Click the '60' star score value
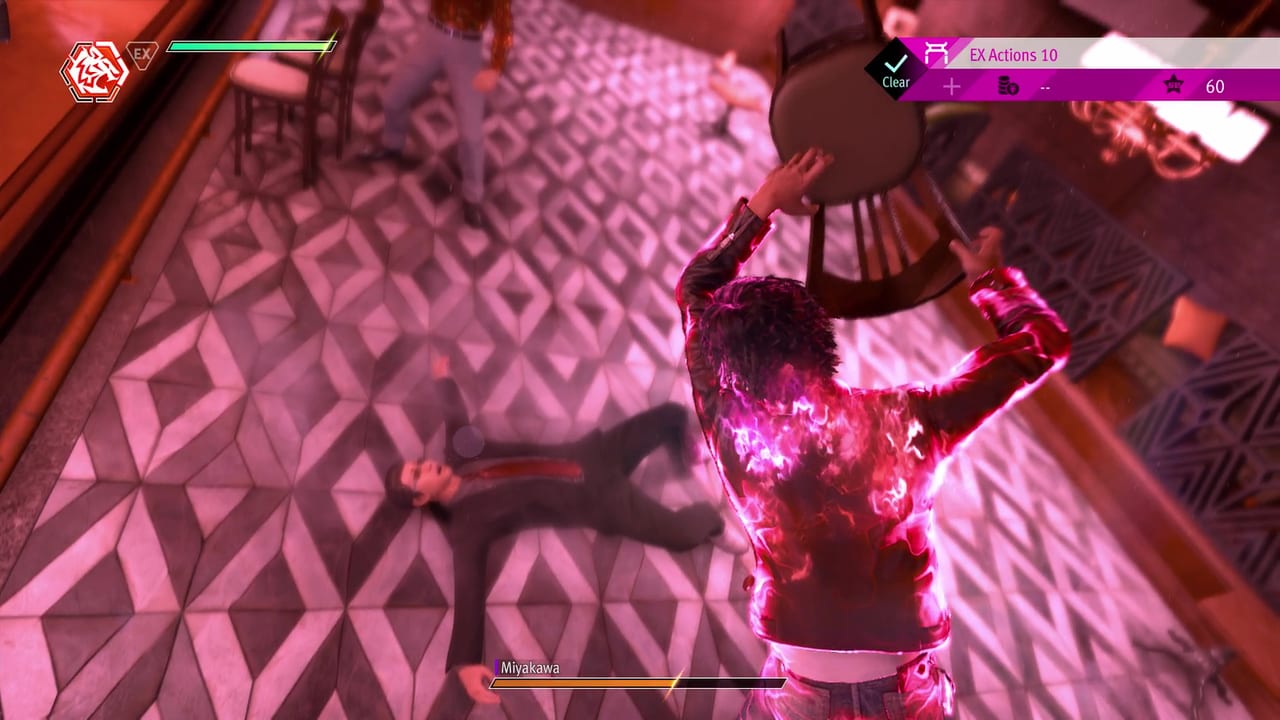The image size is (1280, 720). (x=1217, y=87)
